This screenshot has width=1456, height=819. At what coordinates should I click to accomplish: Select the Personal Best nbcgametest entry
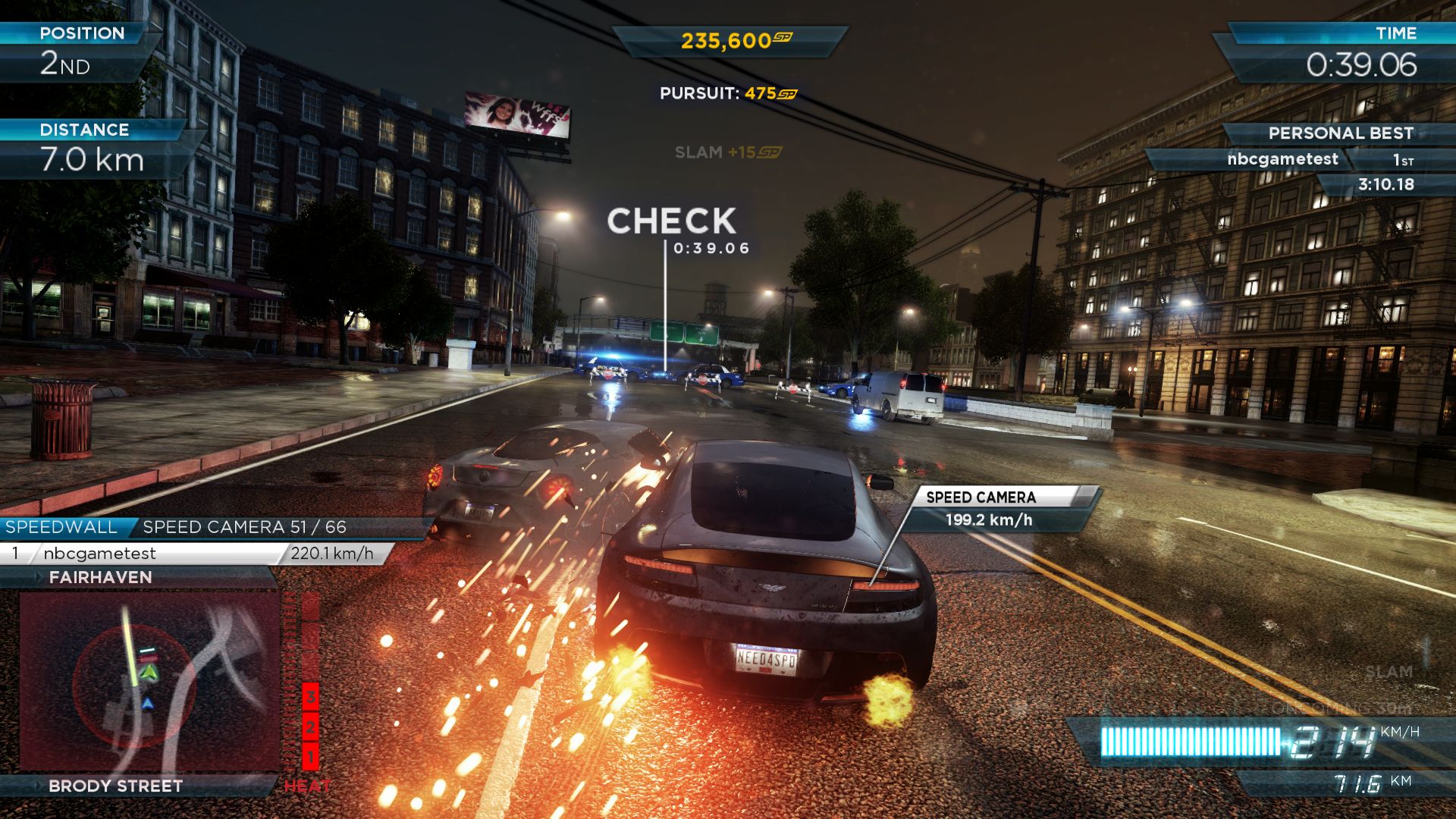coord(1282,160)
